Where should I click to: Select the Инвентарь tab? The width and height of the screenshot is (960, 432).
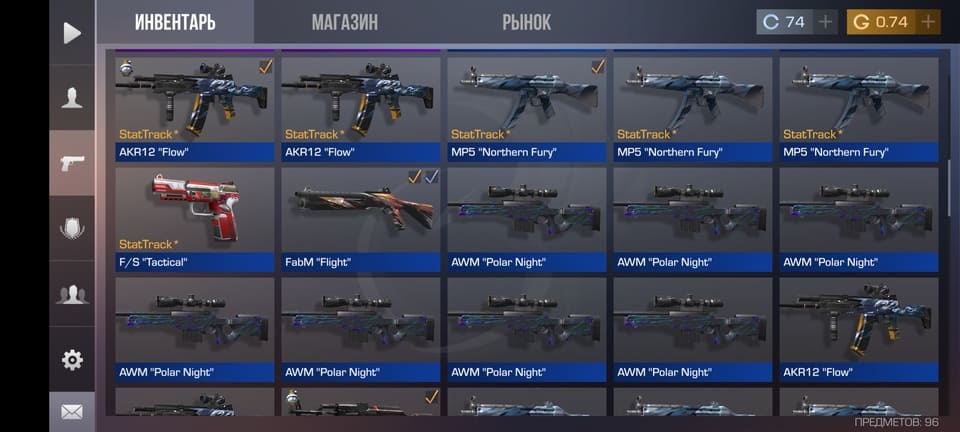(x=175, y=22)
